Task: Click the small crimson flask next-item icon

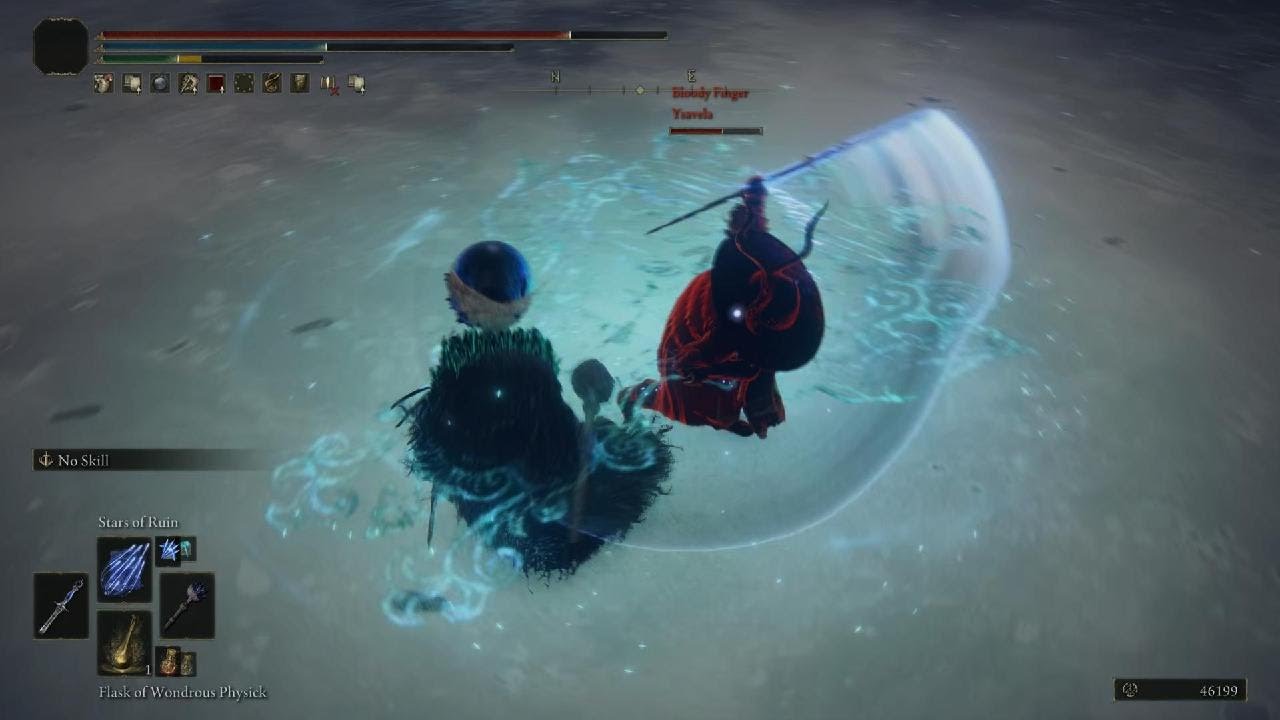Action: [x=175, y=662]
